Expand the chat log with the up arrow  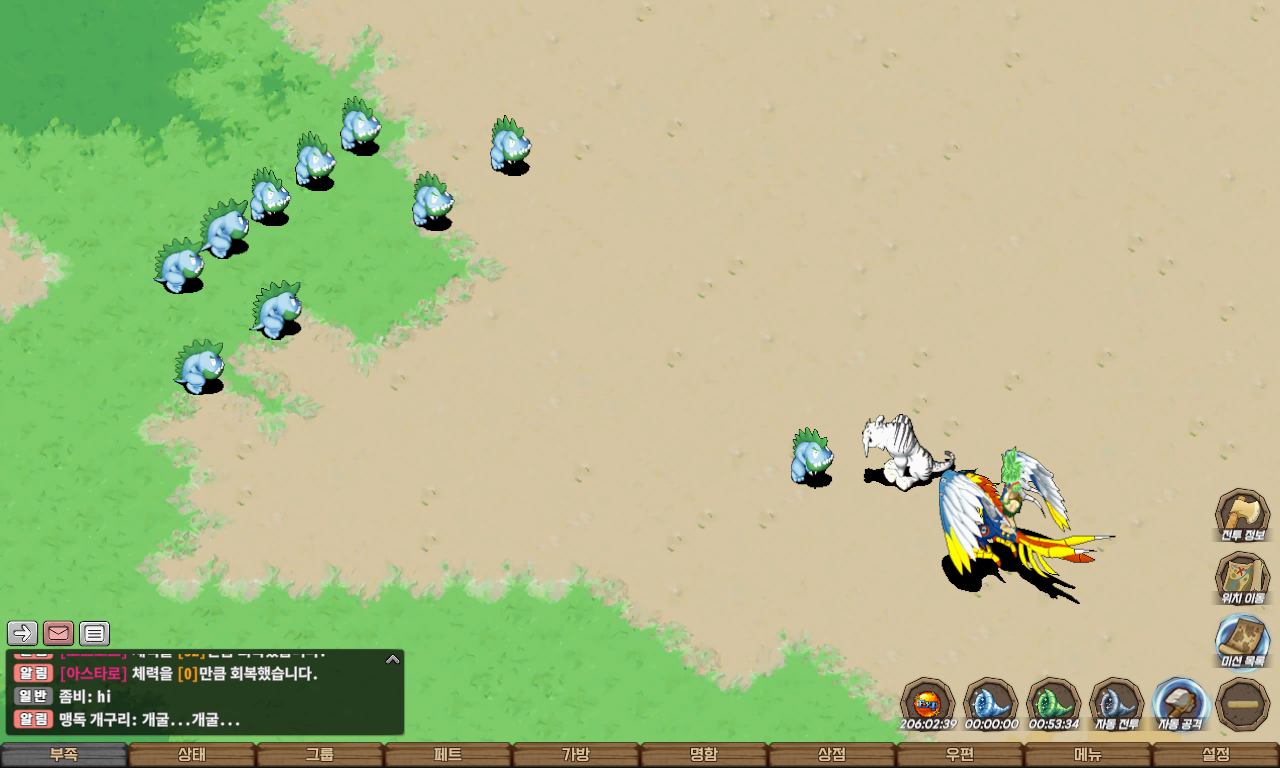coord(393,659)
